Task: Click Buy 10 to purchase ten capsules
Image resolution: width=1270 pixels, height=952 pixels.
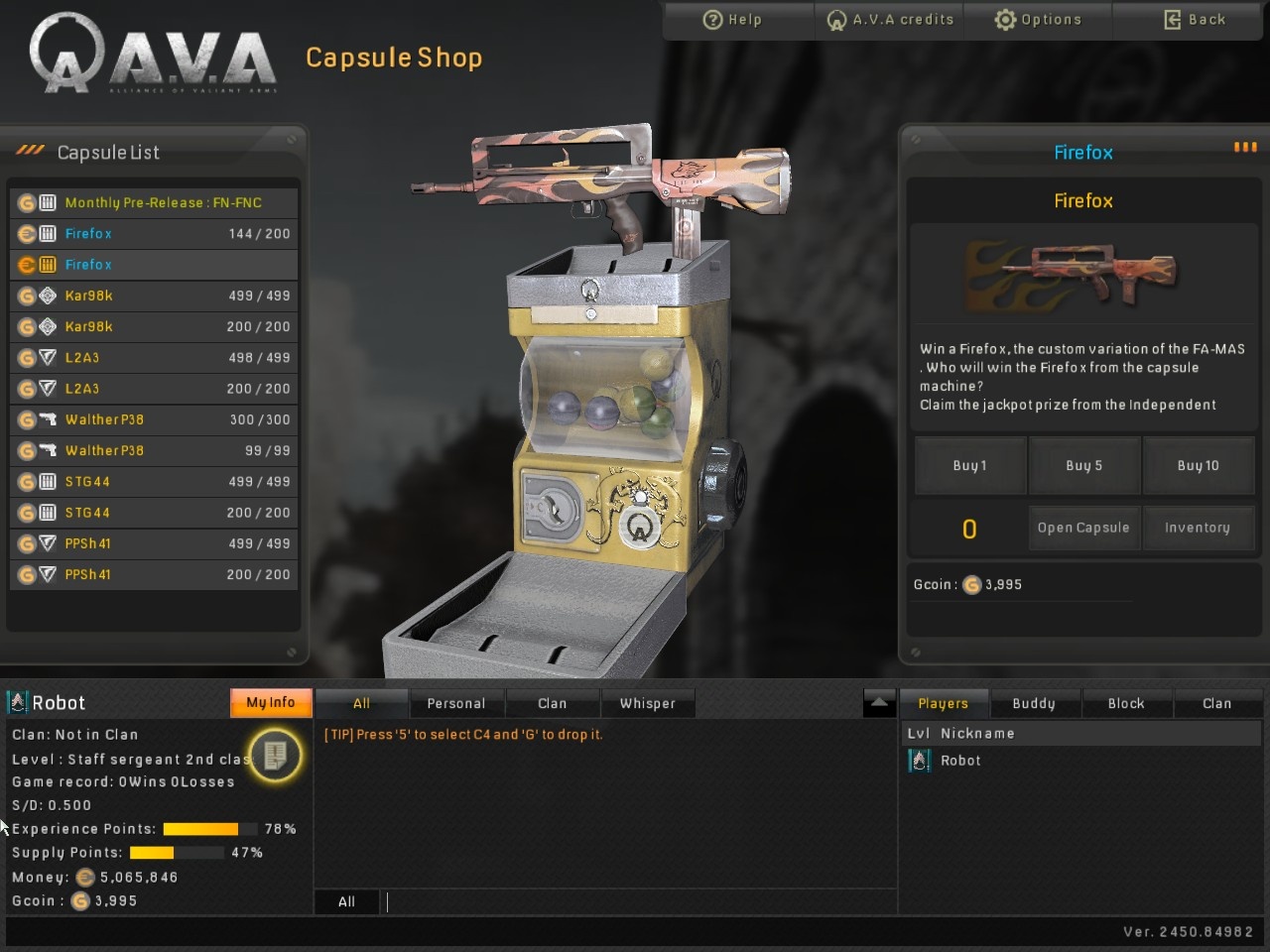Action: [1199, 465]
